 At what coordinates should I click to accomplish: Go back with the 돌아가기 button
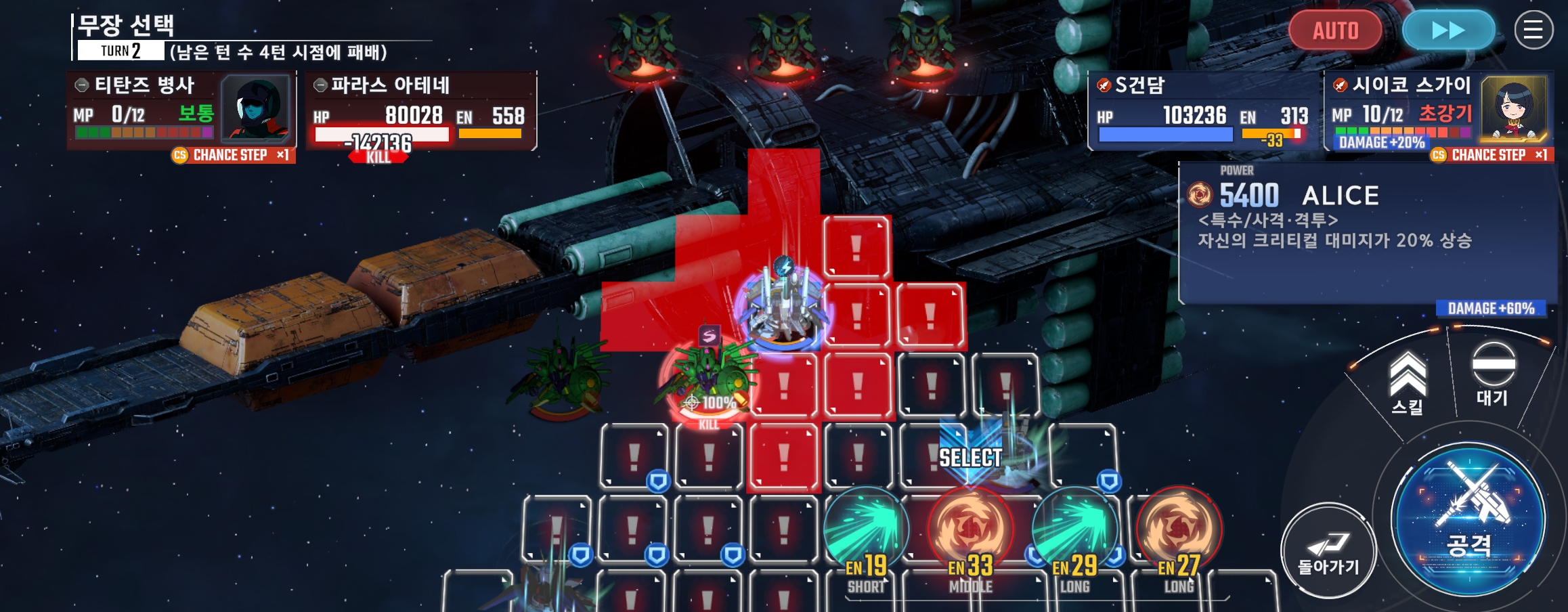[x=1328, y=550]
